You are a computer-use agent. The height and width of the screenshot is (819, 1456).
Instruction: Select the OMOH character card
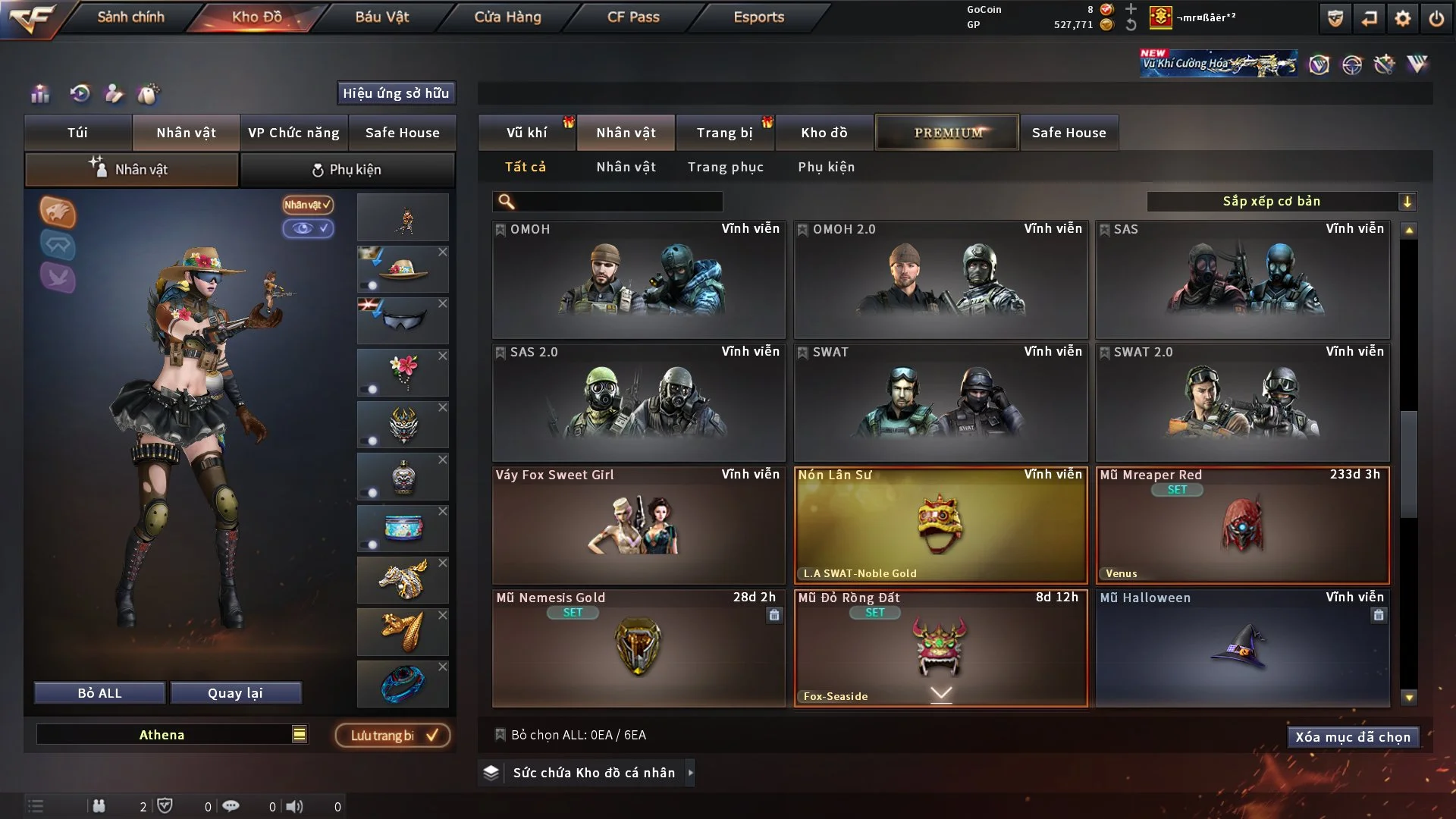[639, 280]
